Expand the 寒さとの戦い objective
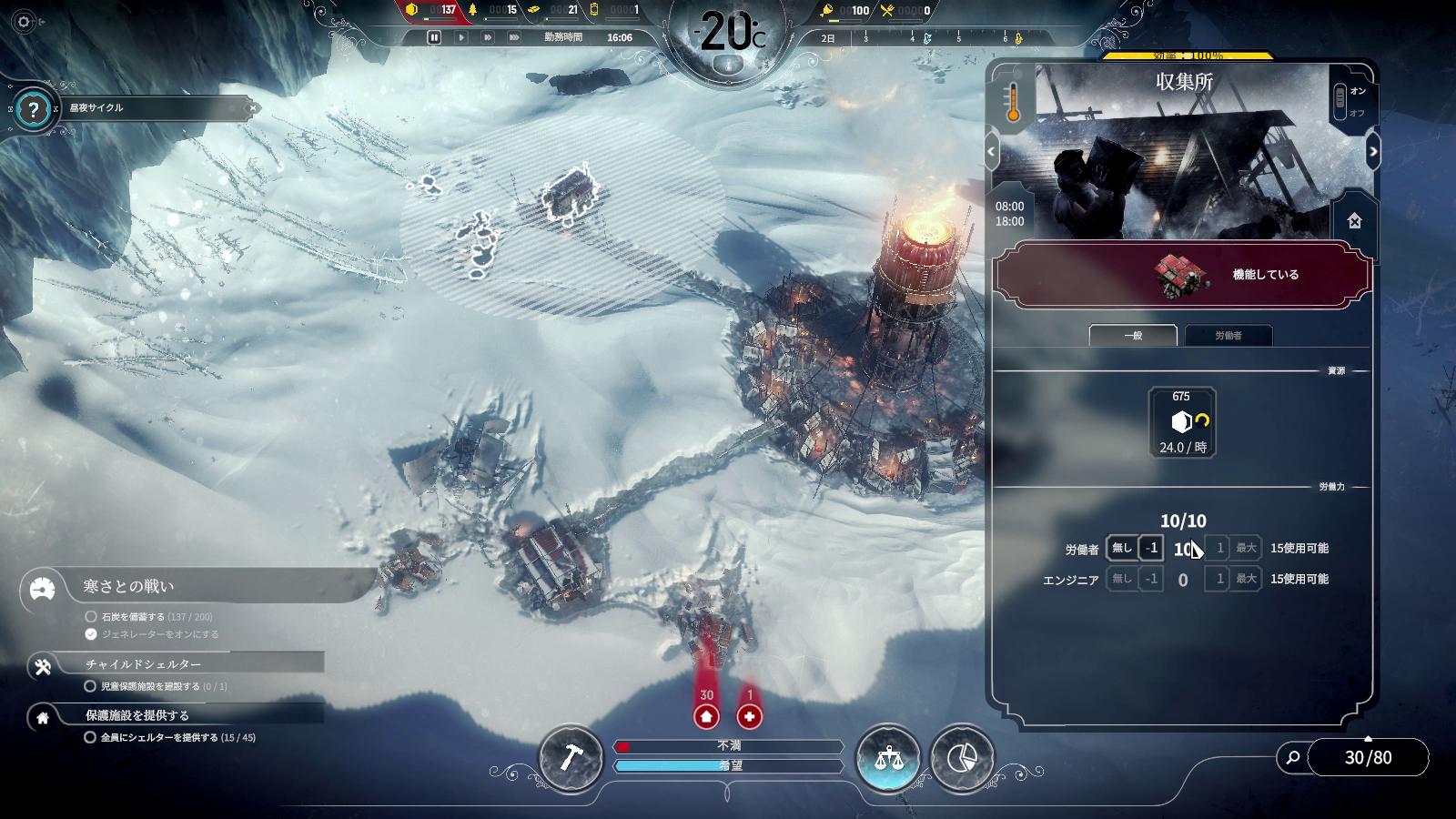This screenshot has height=819, width=1456. coord(128,587)
